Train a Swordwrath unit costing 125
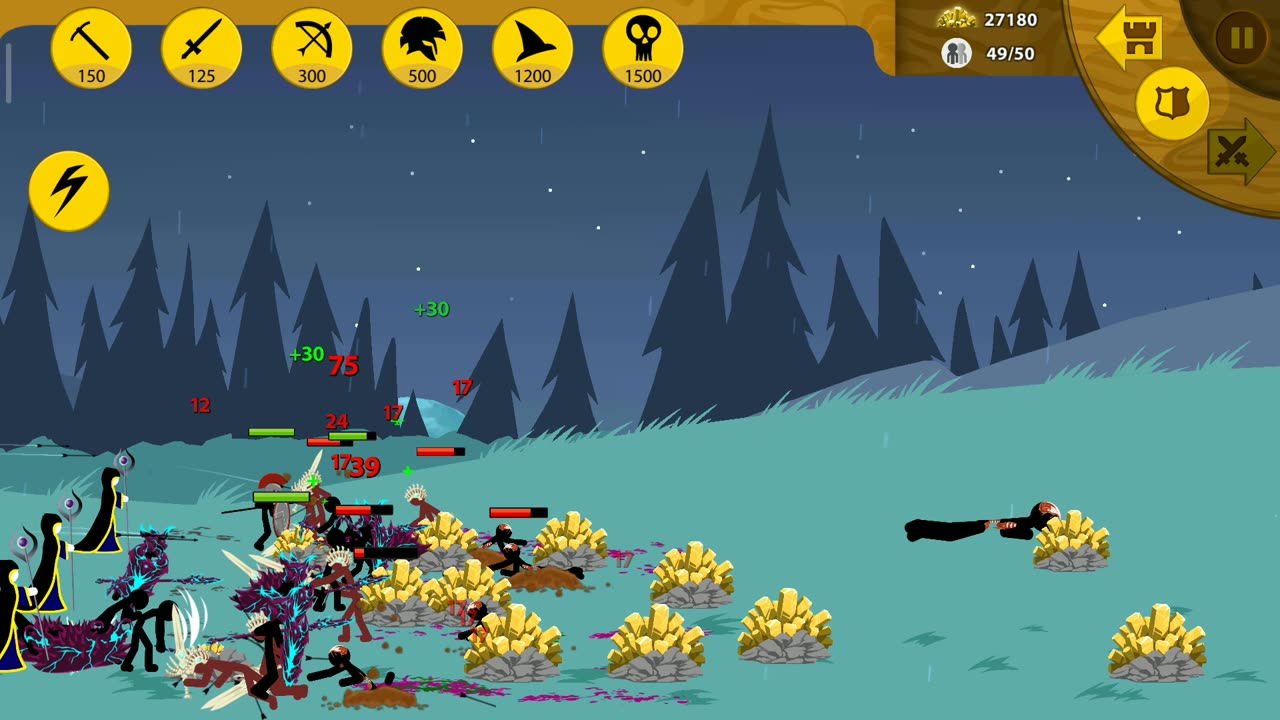The width and height of the screenshot is (1280, 720). point(201,48)
